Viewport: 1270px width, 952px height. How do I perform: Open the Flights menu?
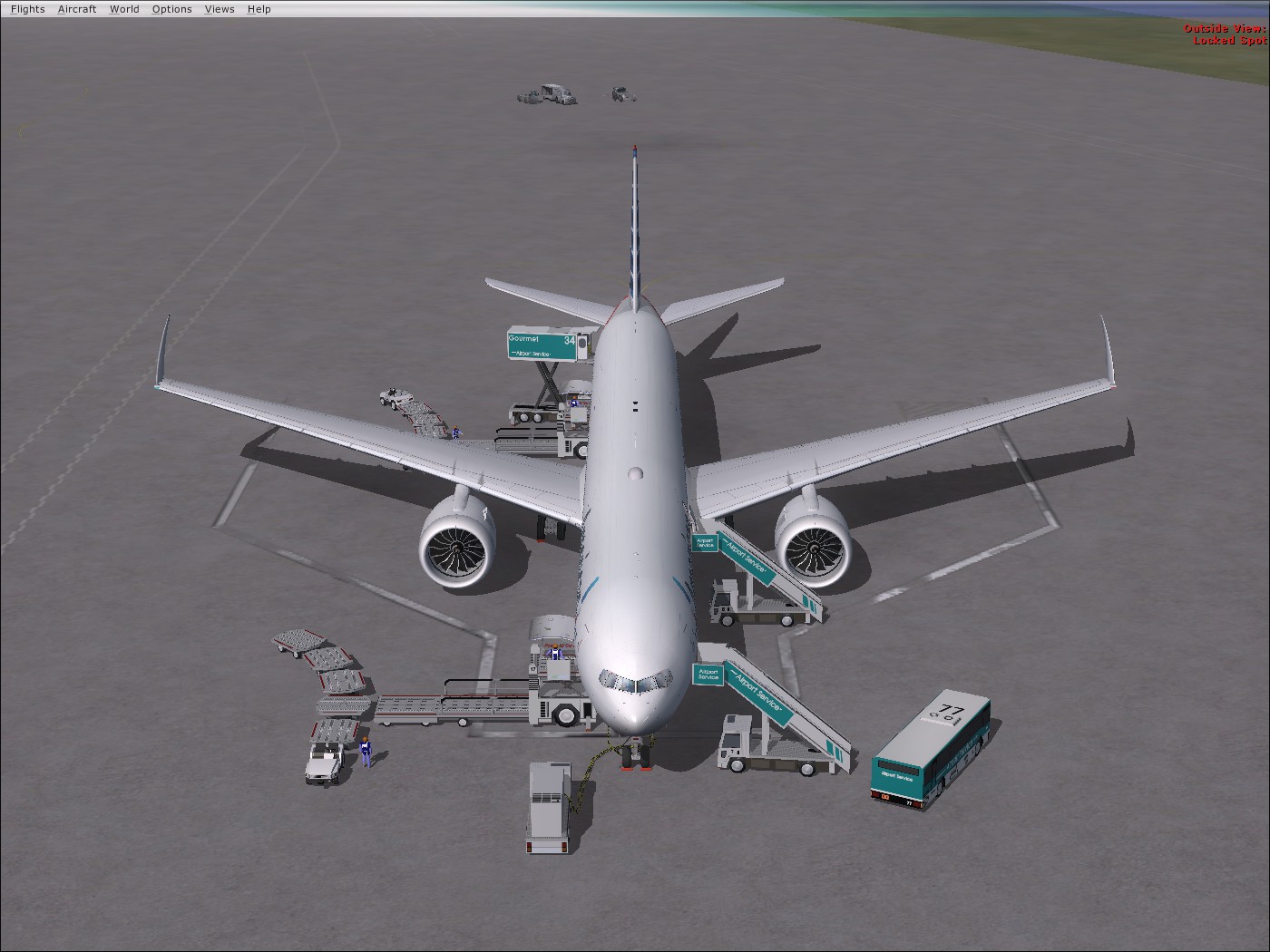26,8
